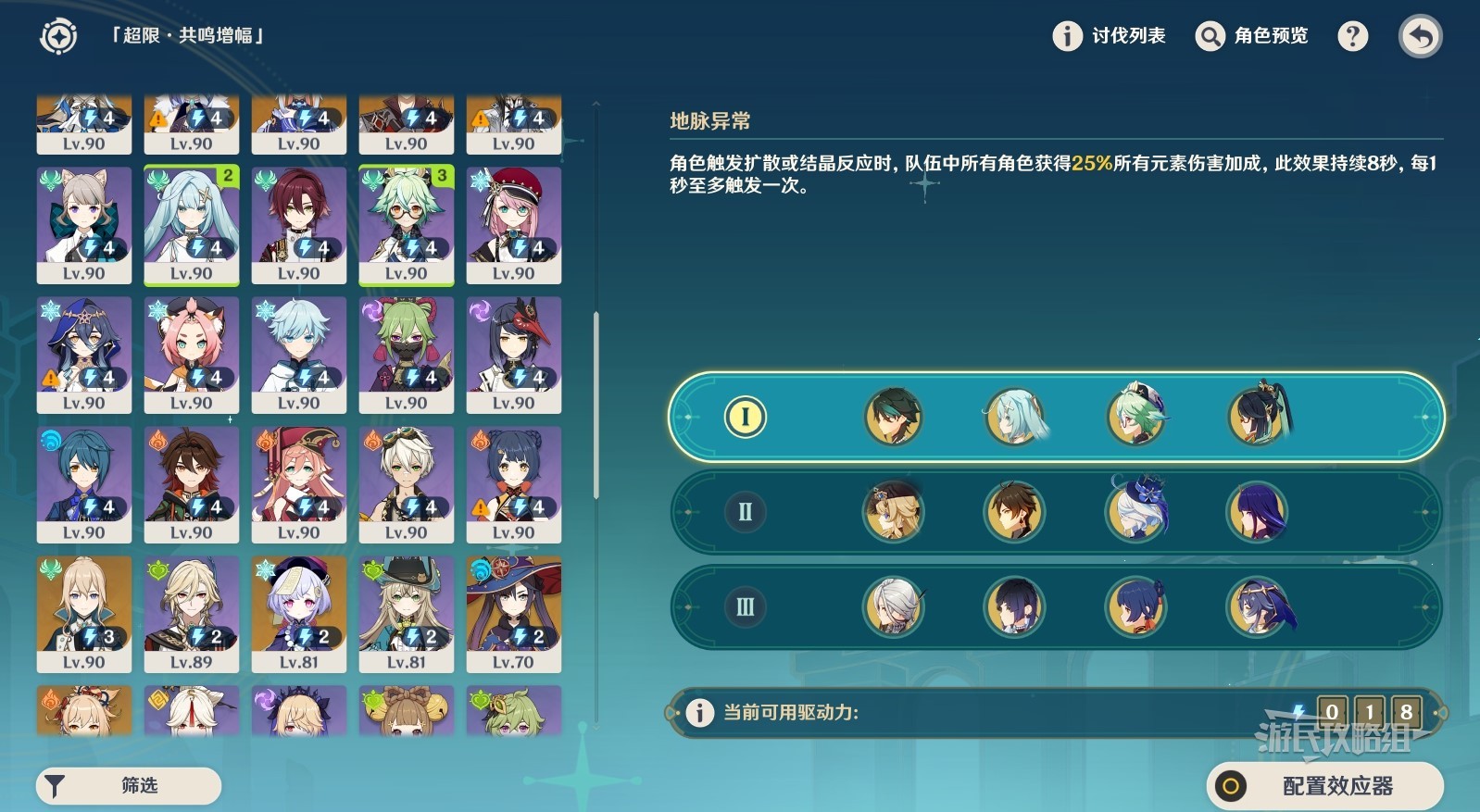Open the 筛选 filter button

(x=129, y=785)
